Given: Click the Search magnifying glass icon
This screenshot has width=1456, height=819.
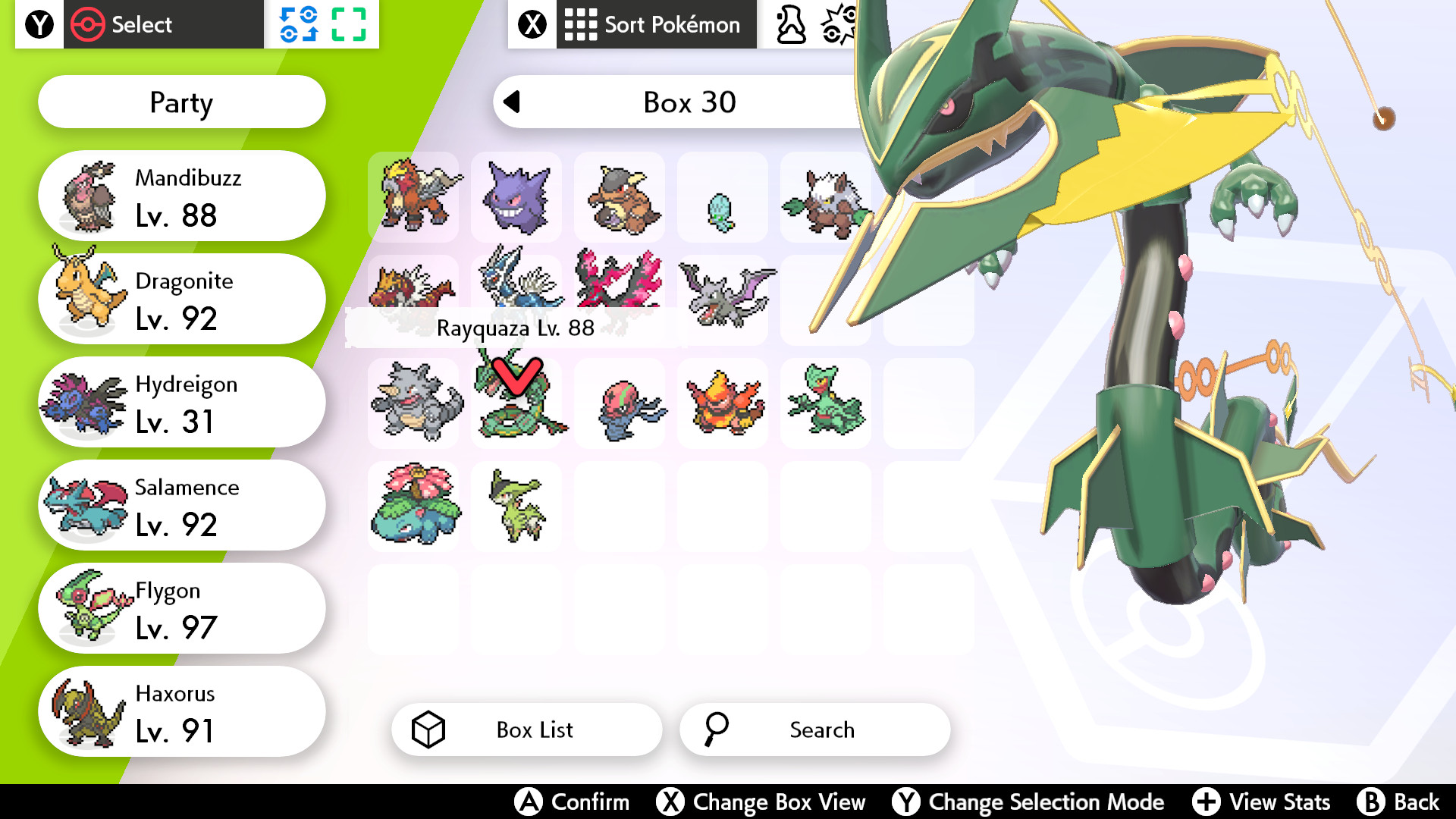Looking at the screenshot, I should coord(716,730).
